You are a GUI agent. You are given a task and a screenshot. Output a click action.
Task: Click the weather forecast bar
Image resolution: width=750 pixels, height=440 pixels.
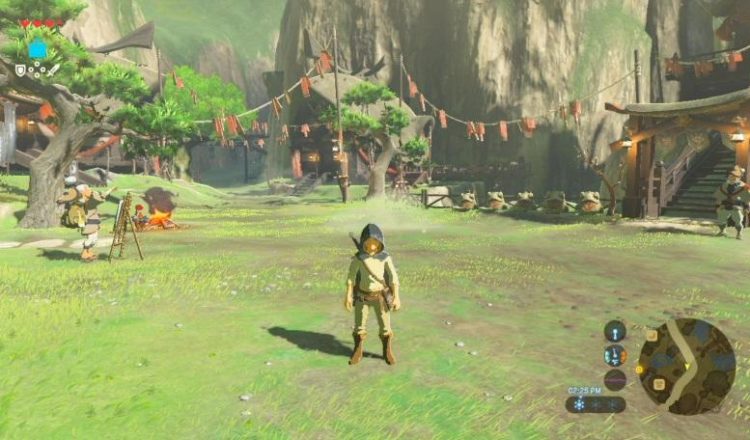coord(595,404)
